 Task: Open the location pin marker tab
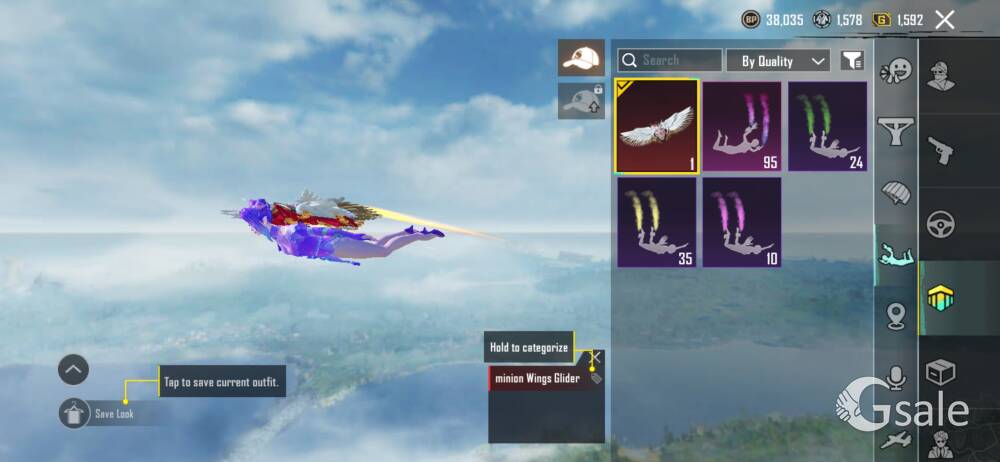[x=897, y=316]
